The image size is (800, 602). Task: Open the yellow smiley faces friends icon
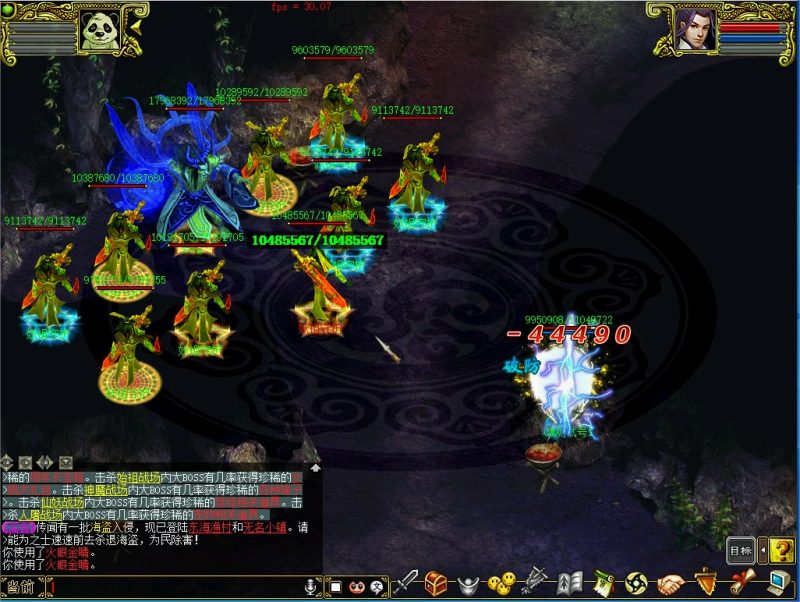pyautogui.click(x=503, y=582)
